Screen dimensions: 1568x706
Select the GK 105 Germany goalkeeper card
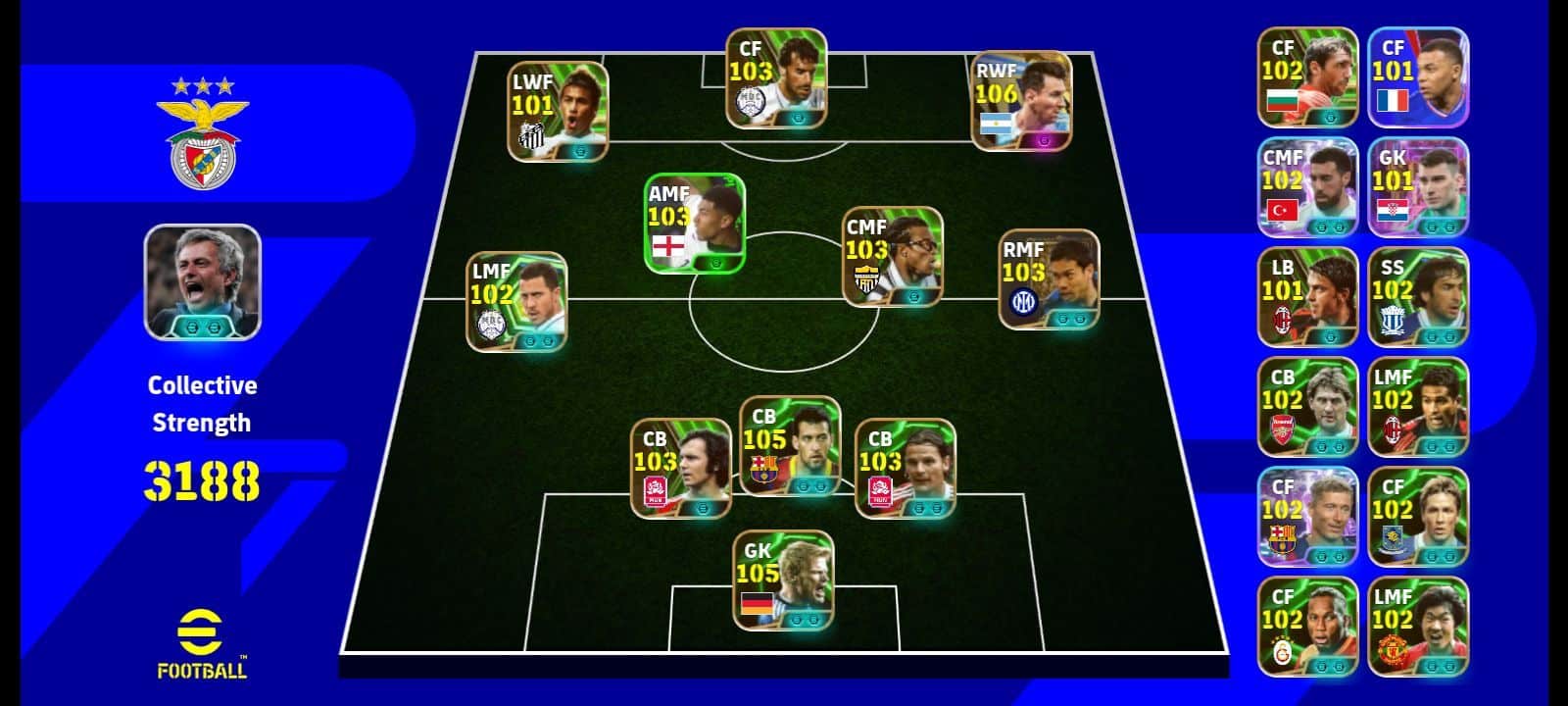(784, 580)
